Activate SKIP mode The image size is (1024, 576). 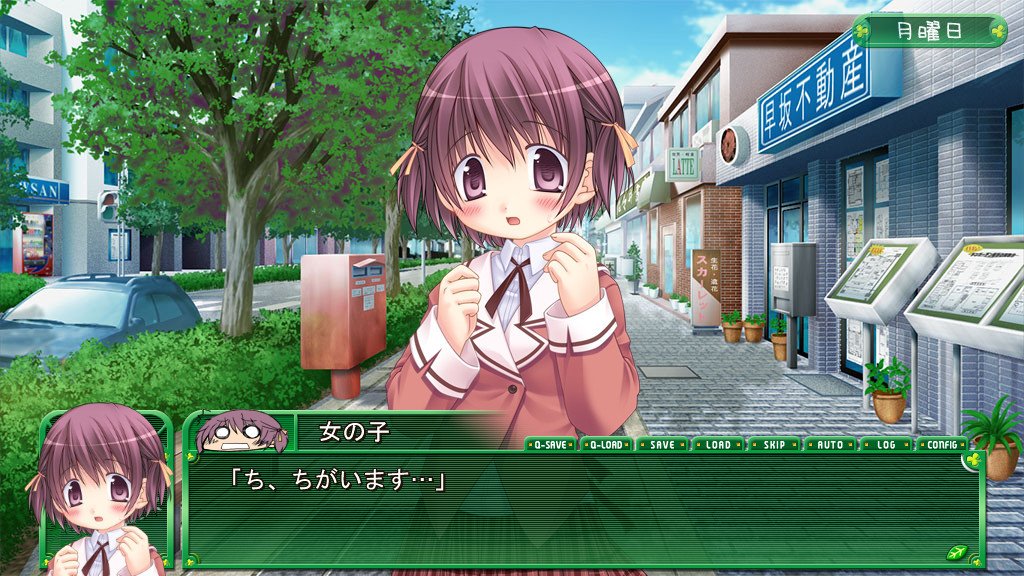(x=774, y=444)
